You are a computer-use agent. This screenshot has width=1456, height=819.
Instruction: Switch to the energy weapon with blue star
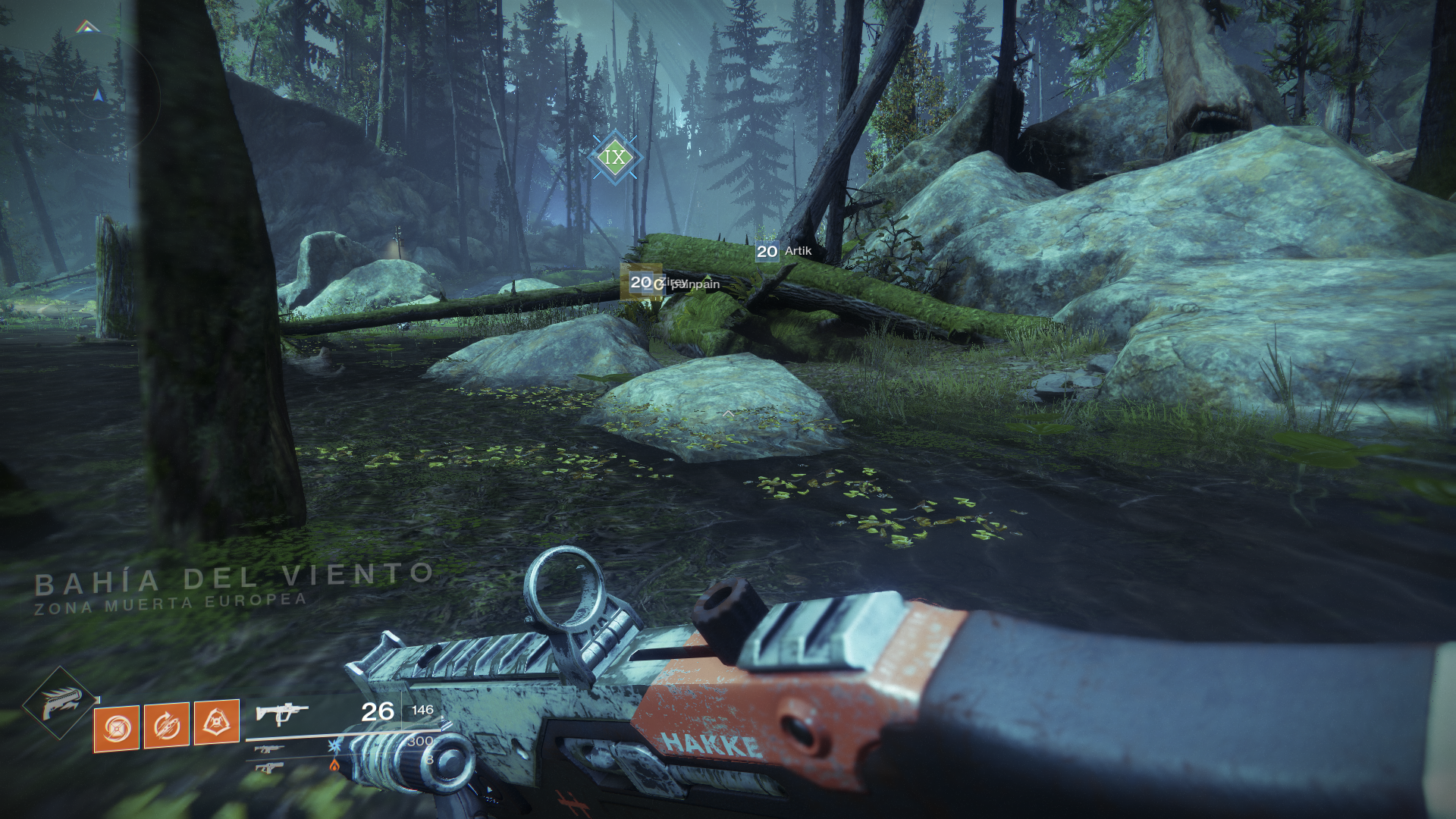269,748
